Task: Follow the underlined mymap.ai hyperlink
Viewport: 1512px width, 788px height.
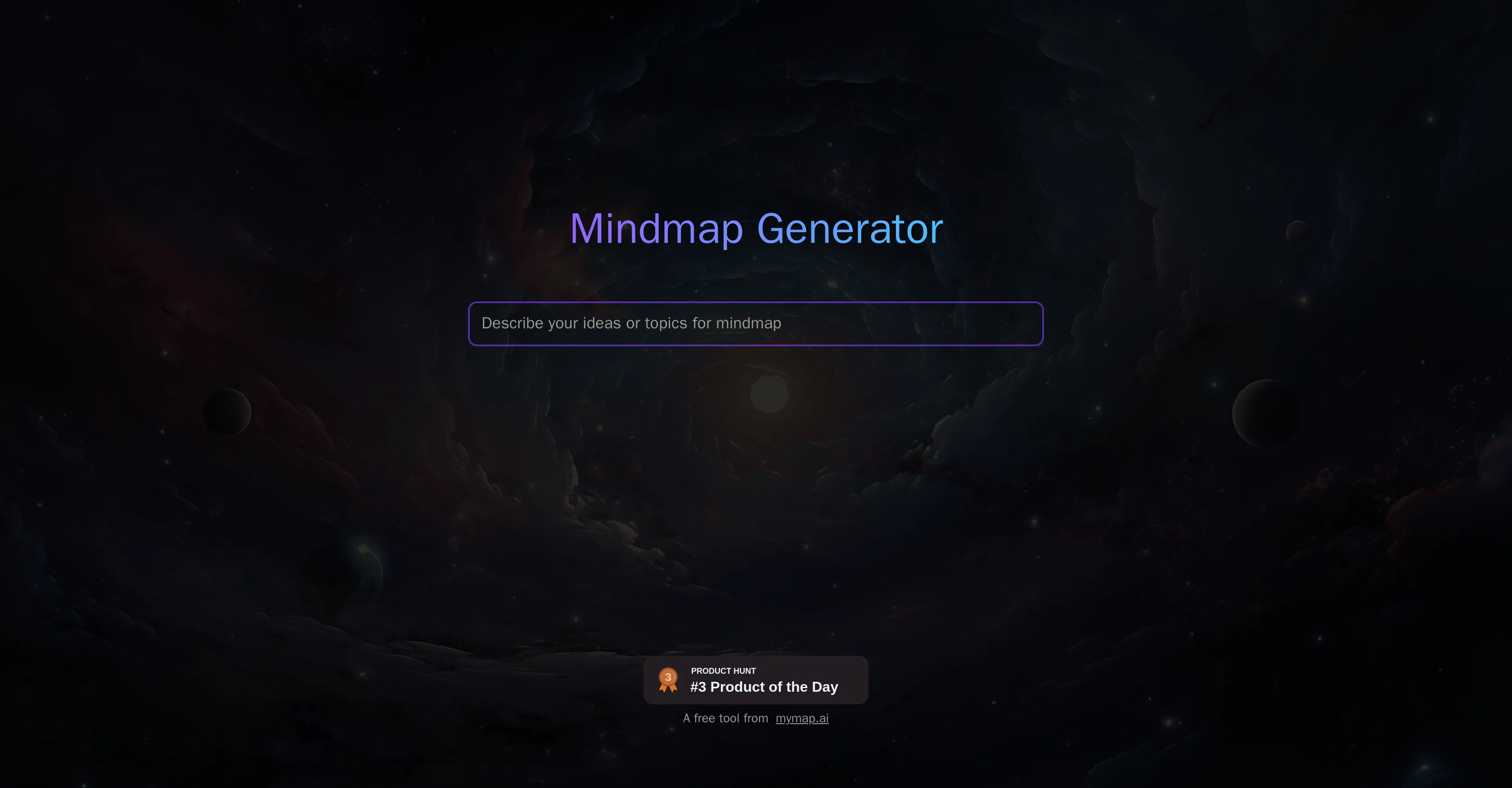Action: coord(802,717)
